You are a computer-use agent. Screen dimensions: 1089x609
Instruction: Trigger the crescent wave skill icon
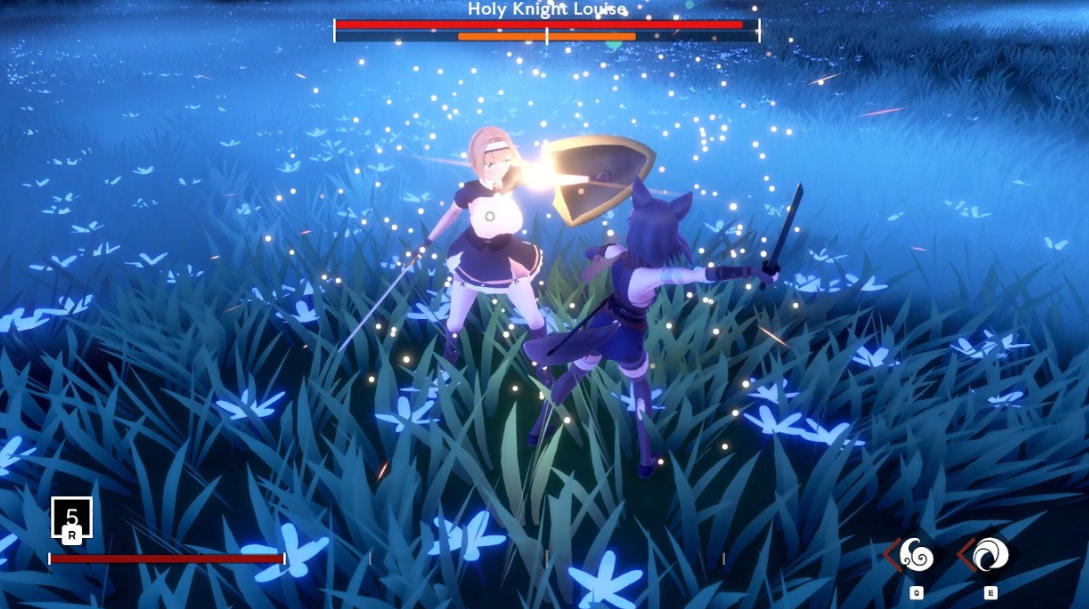coord(990,555)
